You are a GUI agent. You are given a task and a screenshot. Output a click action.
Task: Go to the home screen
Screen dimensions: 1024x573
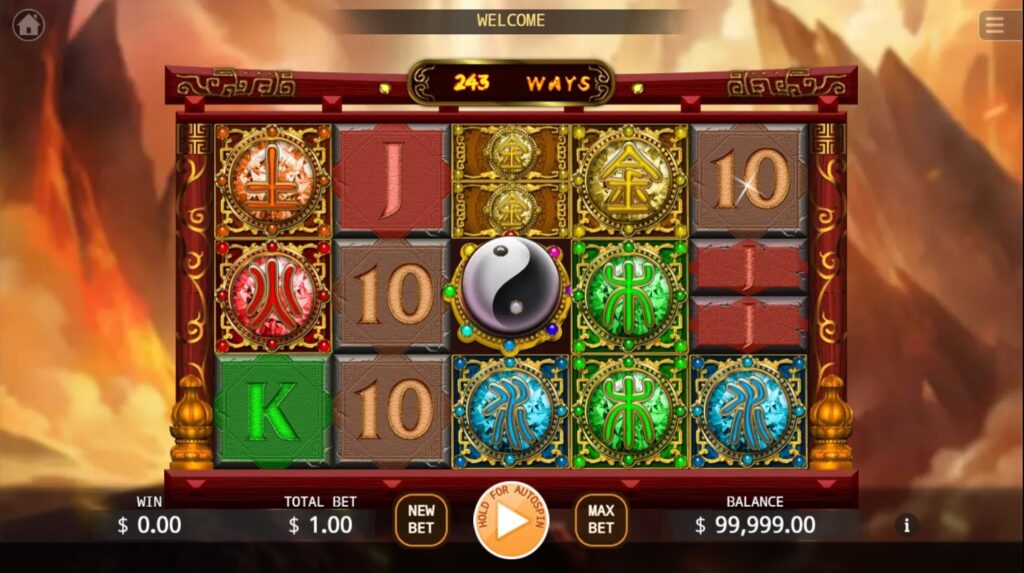click(28, 24)
